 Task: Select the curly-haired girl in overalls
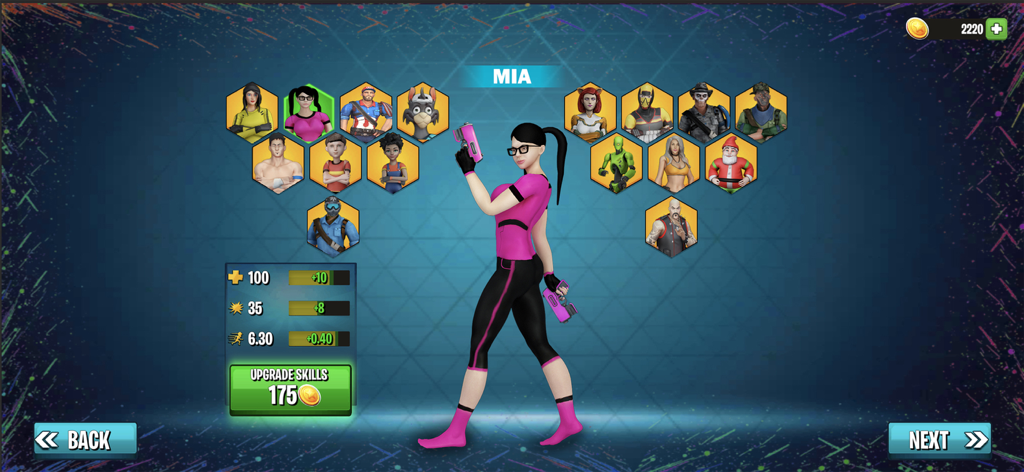click(393, 163)
